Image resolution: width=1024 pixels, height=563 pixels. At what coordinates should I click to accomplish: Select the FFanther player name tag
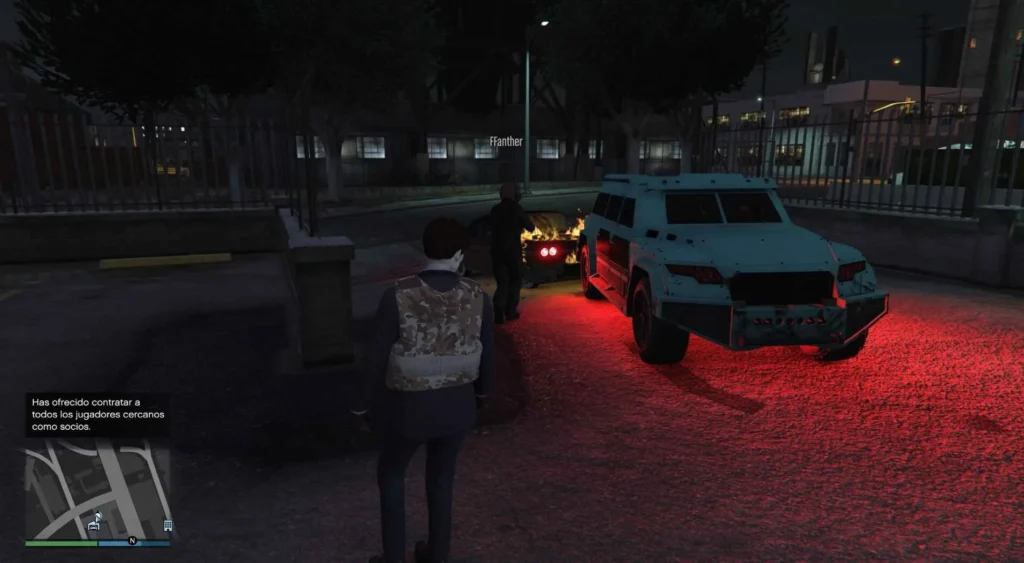click(x=507, y=142)
